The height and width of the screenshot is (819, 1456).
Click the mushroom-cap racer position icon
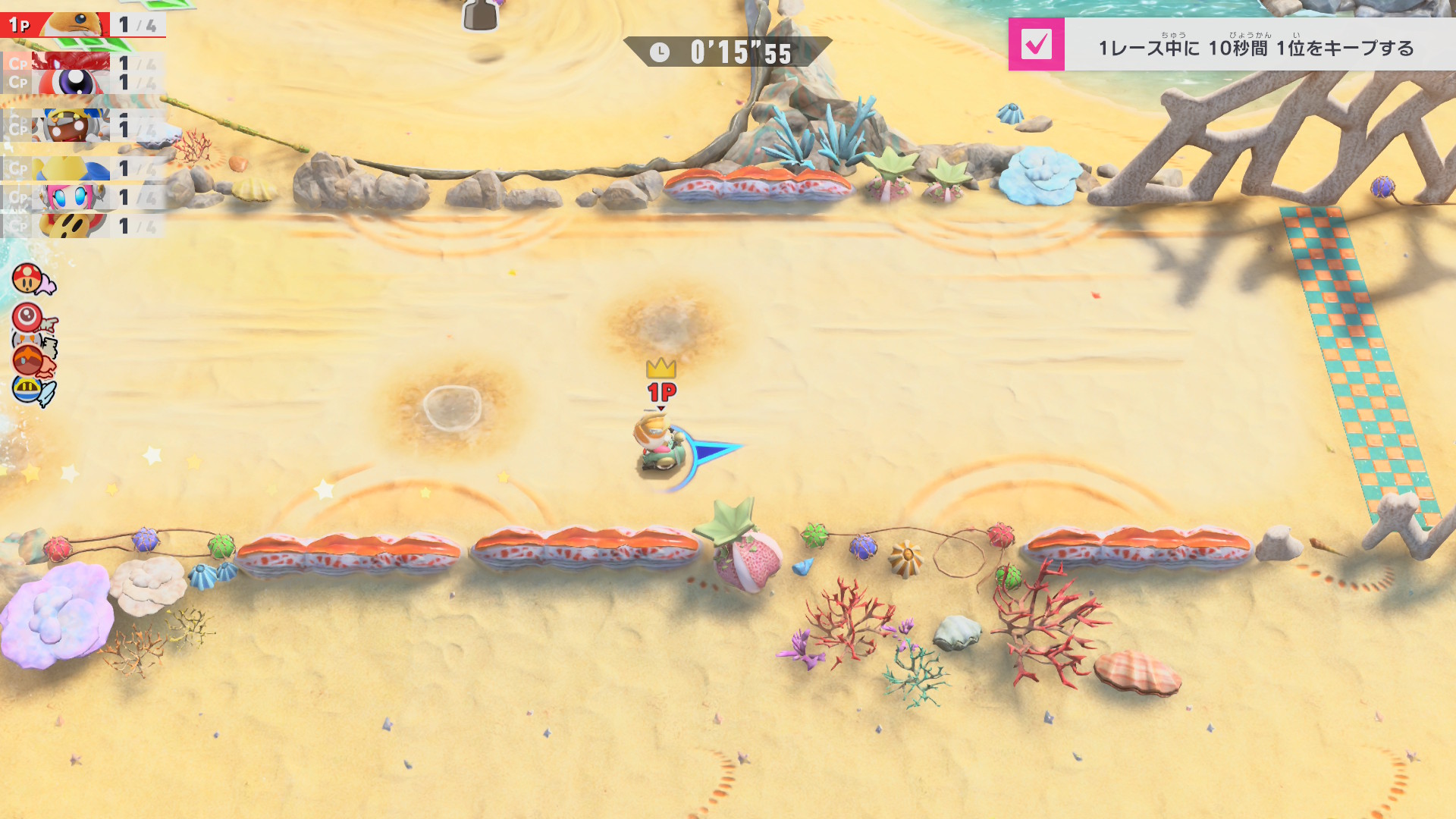28,278
